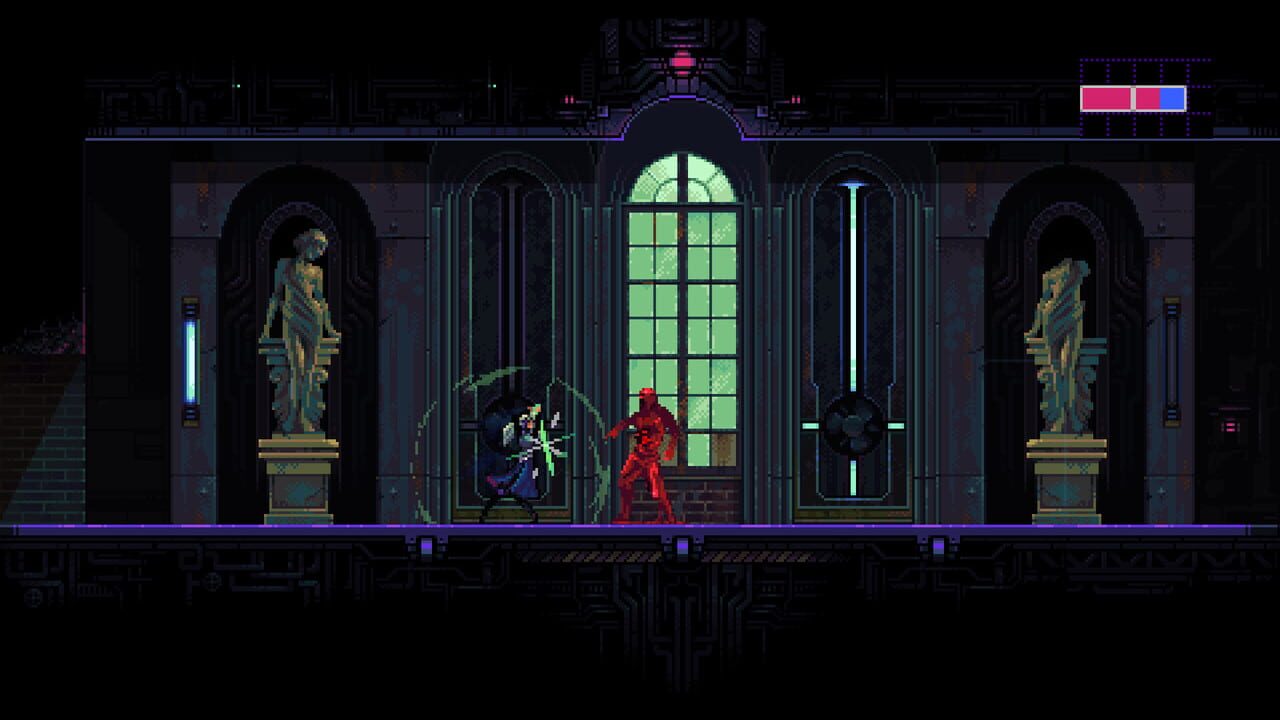Click the right statue's pedestal base
The height and width of the screenshot is (720, 1280).
coord(1065,490)
